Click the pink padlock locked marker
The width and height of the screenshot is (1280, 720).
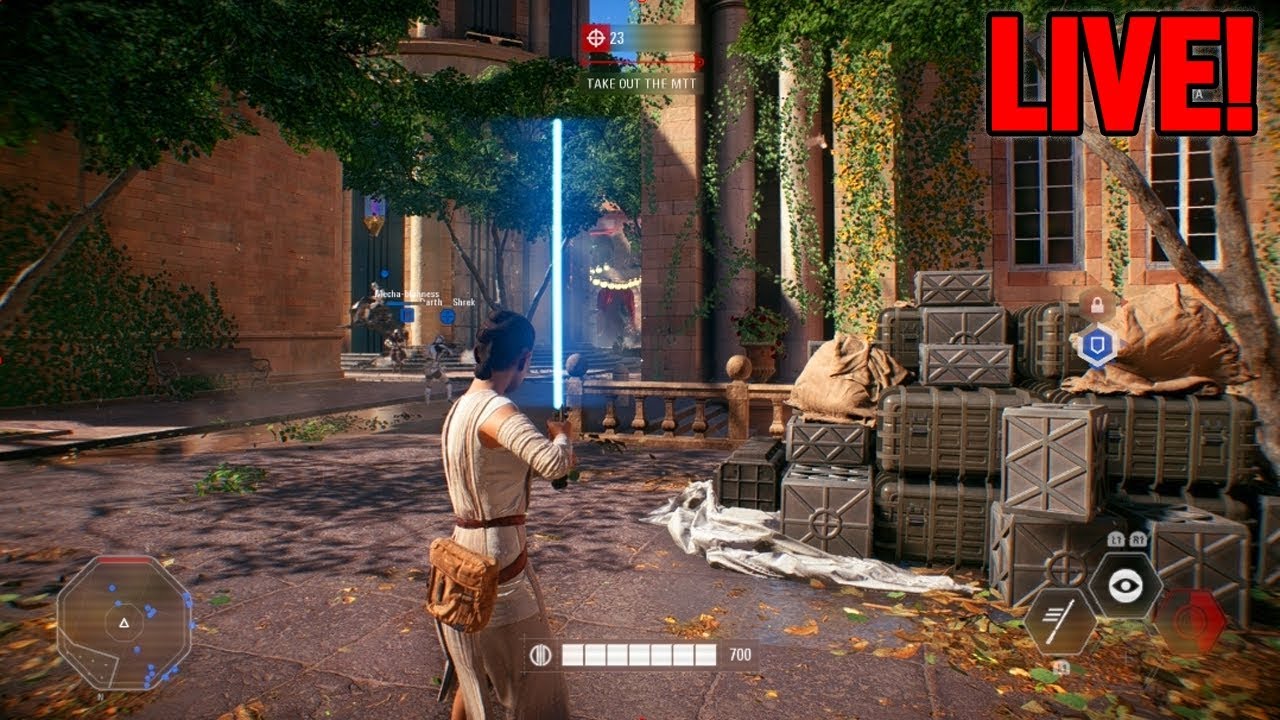pos(1096,305)
